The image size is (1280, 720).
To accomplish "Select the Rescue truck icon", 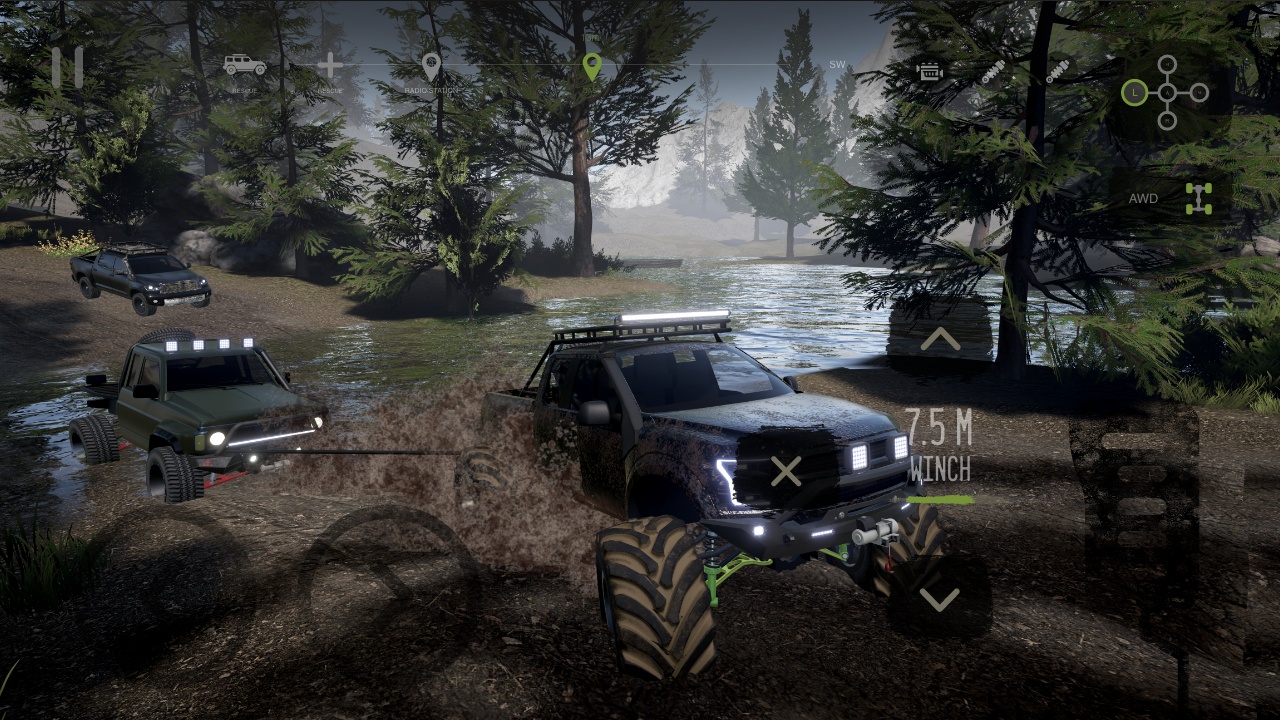I will coord(243,65).
